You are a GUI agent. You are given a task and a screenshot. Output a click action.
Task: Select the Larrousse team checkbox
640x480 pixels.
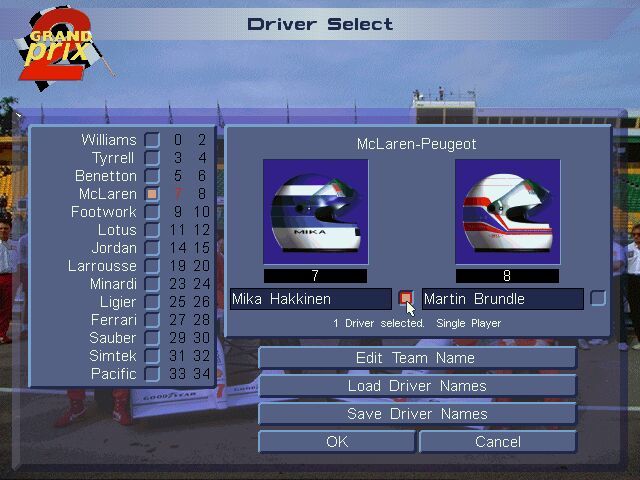tap(152, 266)
